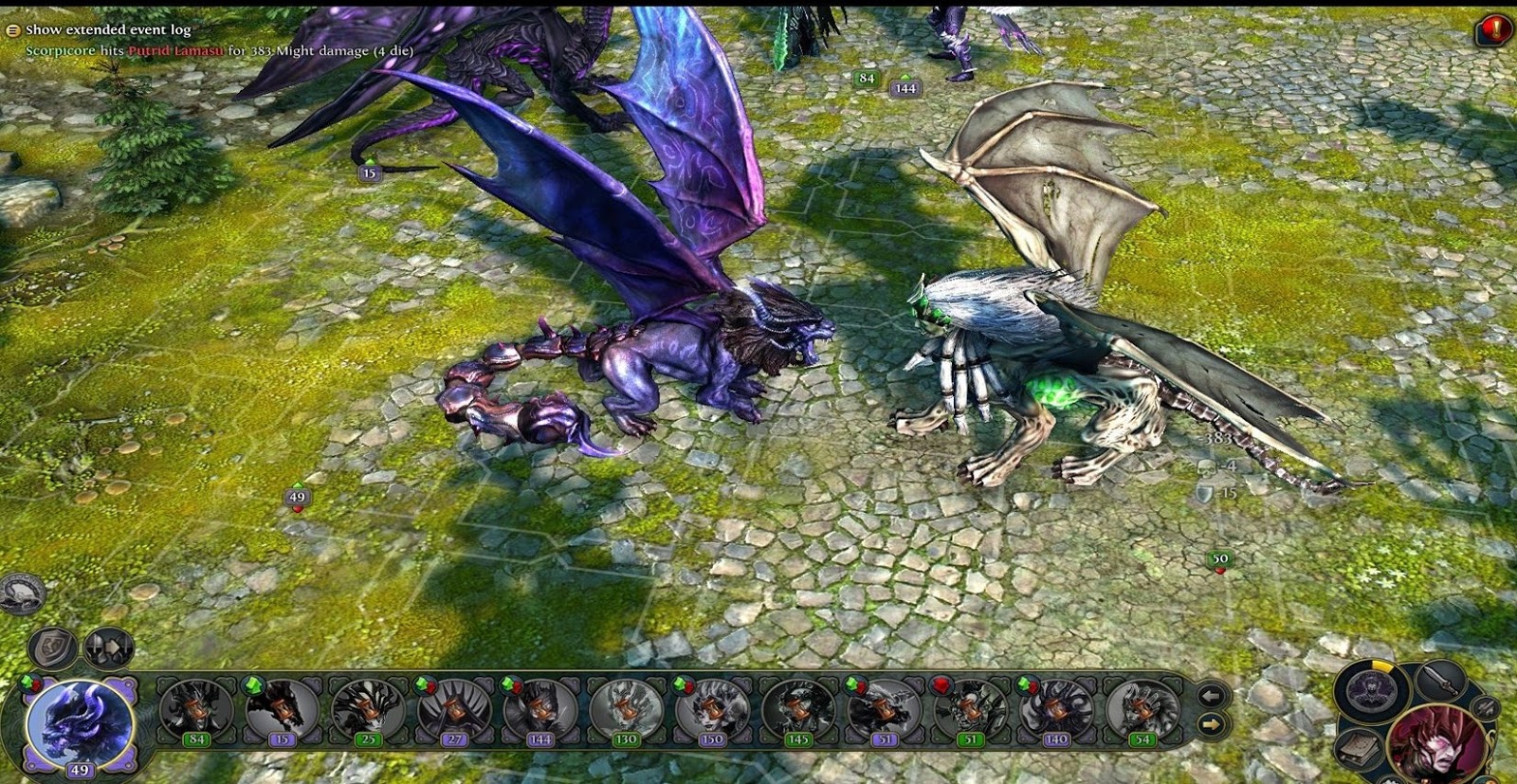
Task: Open the dark faction medallion in hero panel
Action: (x=1370, y=692)
